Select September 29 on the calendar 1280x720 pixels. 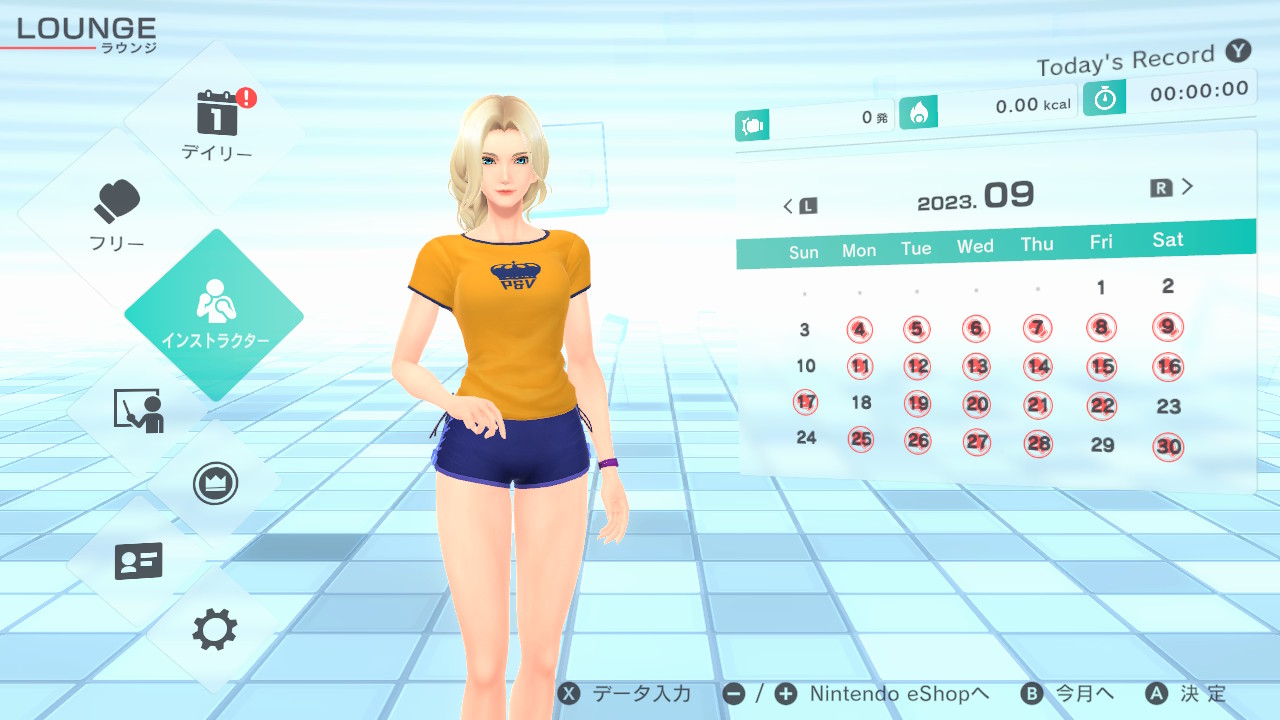pyautogui.click(x=1102, y=445)
